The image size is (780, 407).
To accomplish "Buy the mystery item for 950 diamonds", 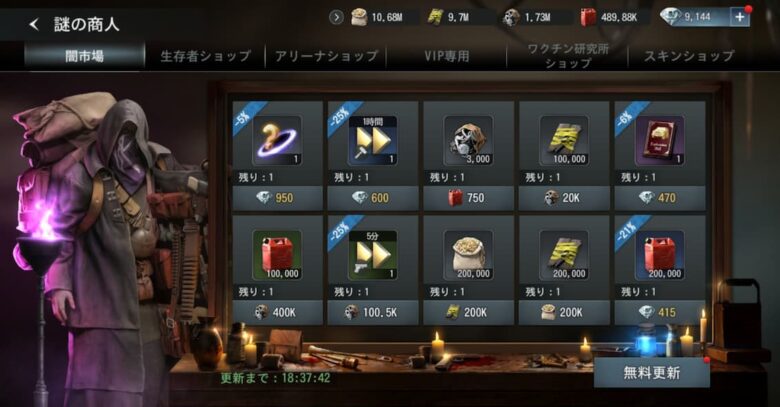I will click(277, 198).
